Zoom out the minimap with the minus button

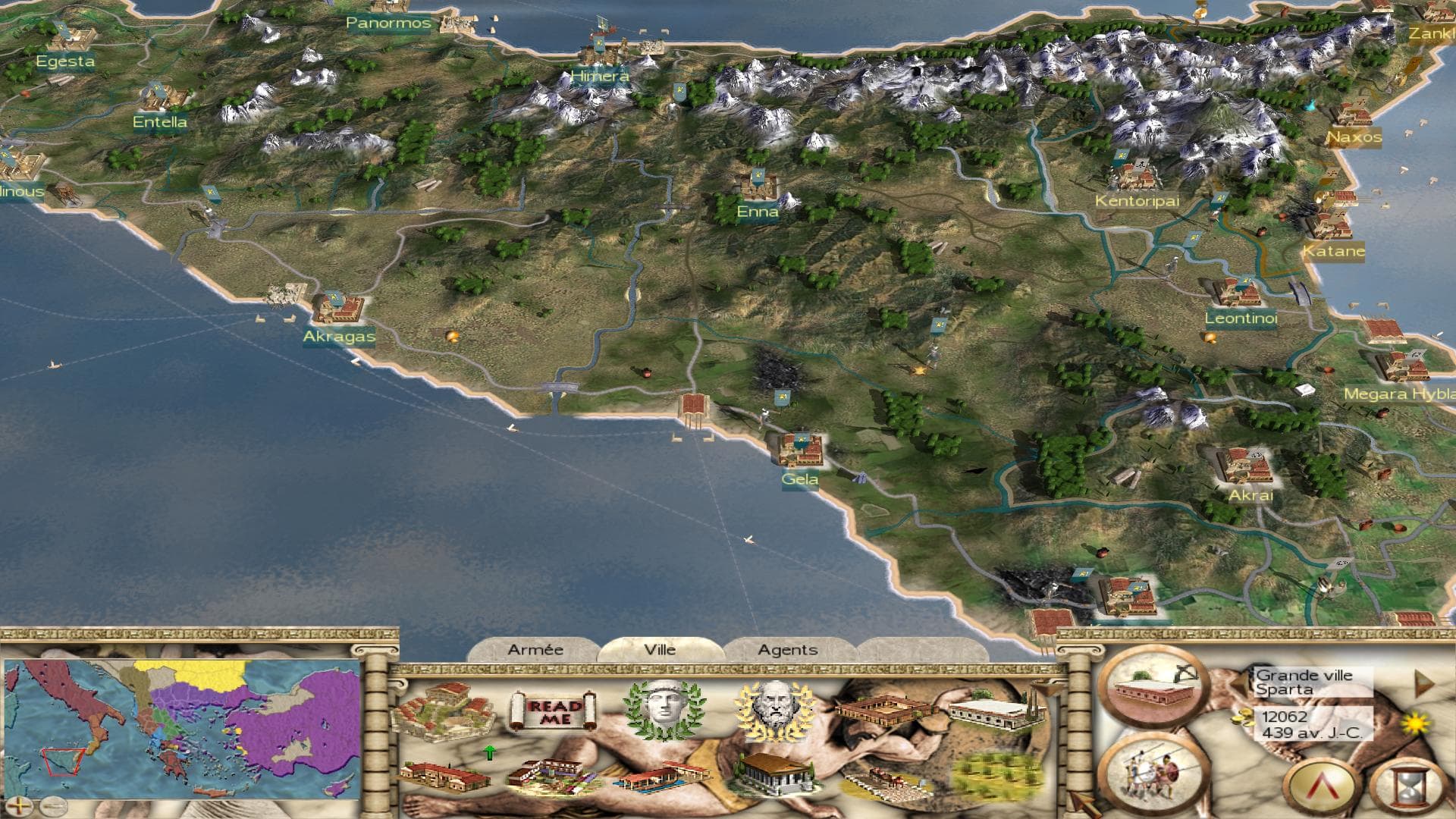[x=52, y=805]
